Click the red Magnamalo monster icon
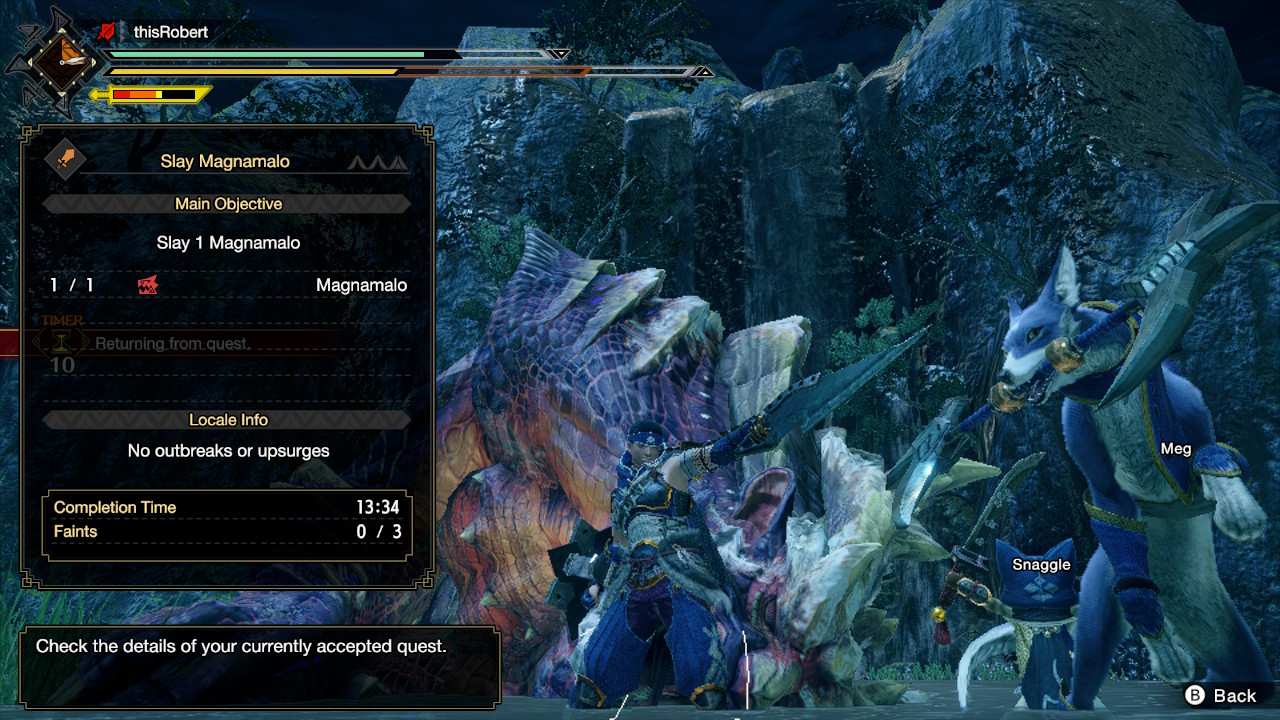1280x720 pixels. pos(148,286)
